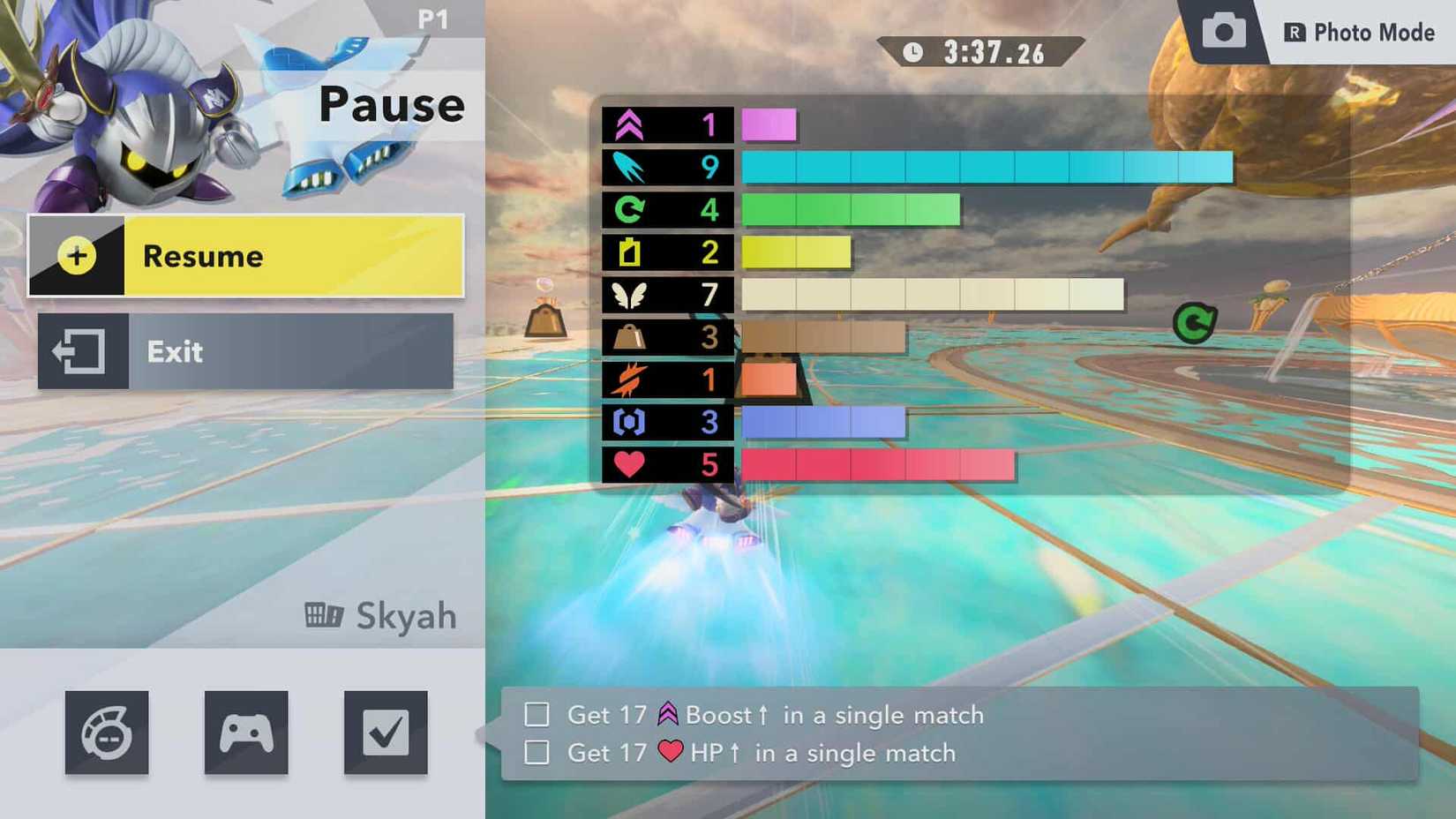
Task: Open the challenges checklist icon
Action: (385, 732)
